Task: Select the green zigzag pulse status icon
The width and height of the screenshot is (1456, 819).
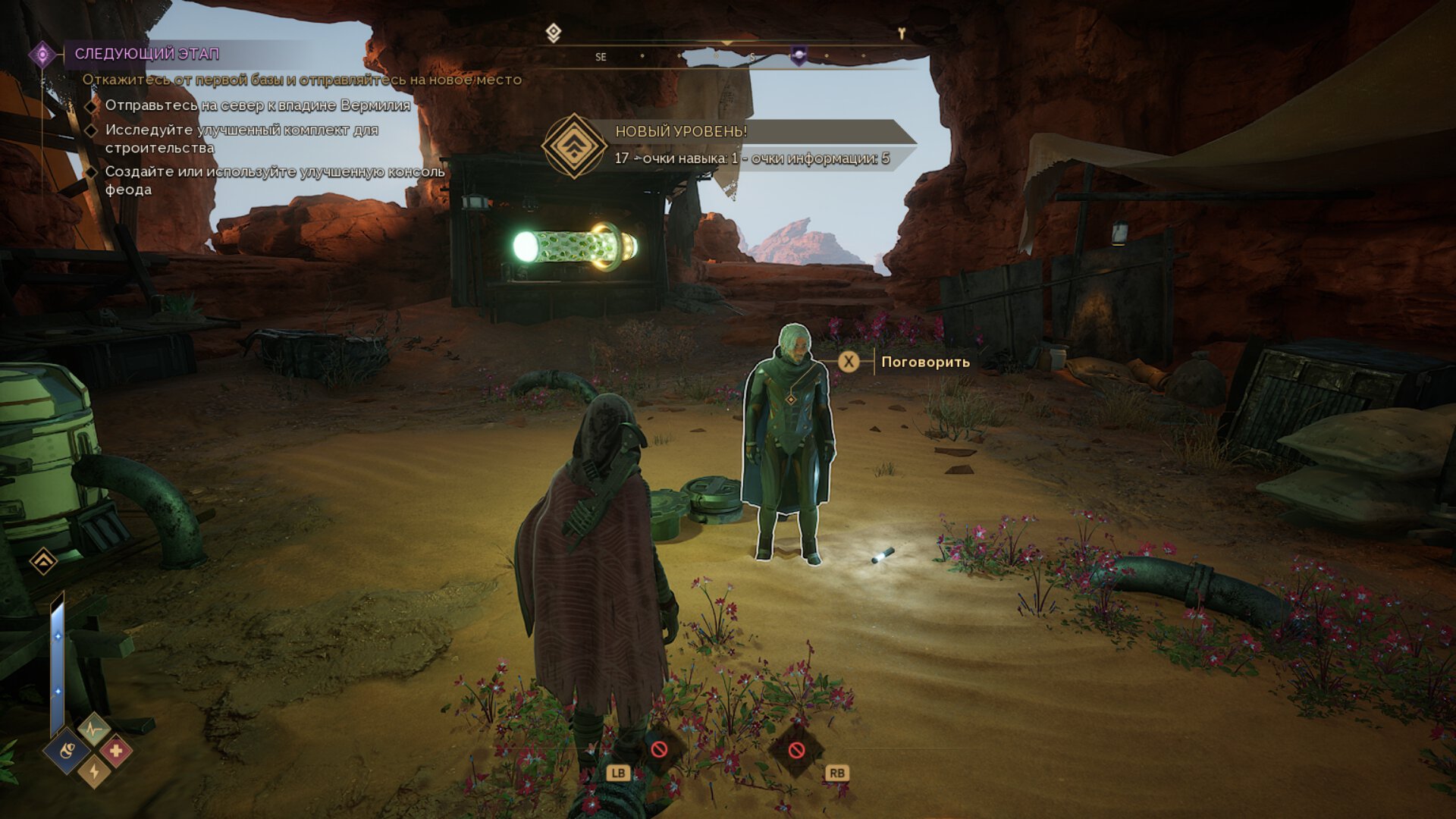Action: (94, 730)
